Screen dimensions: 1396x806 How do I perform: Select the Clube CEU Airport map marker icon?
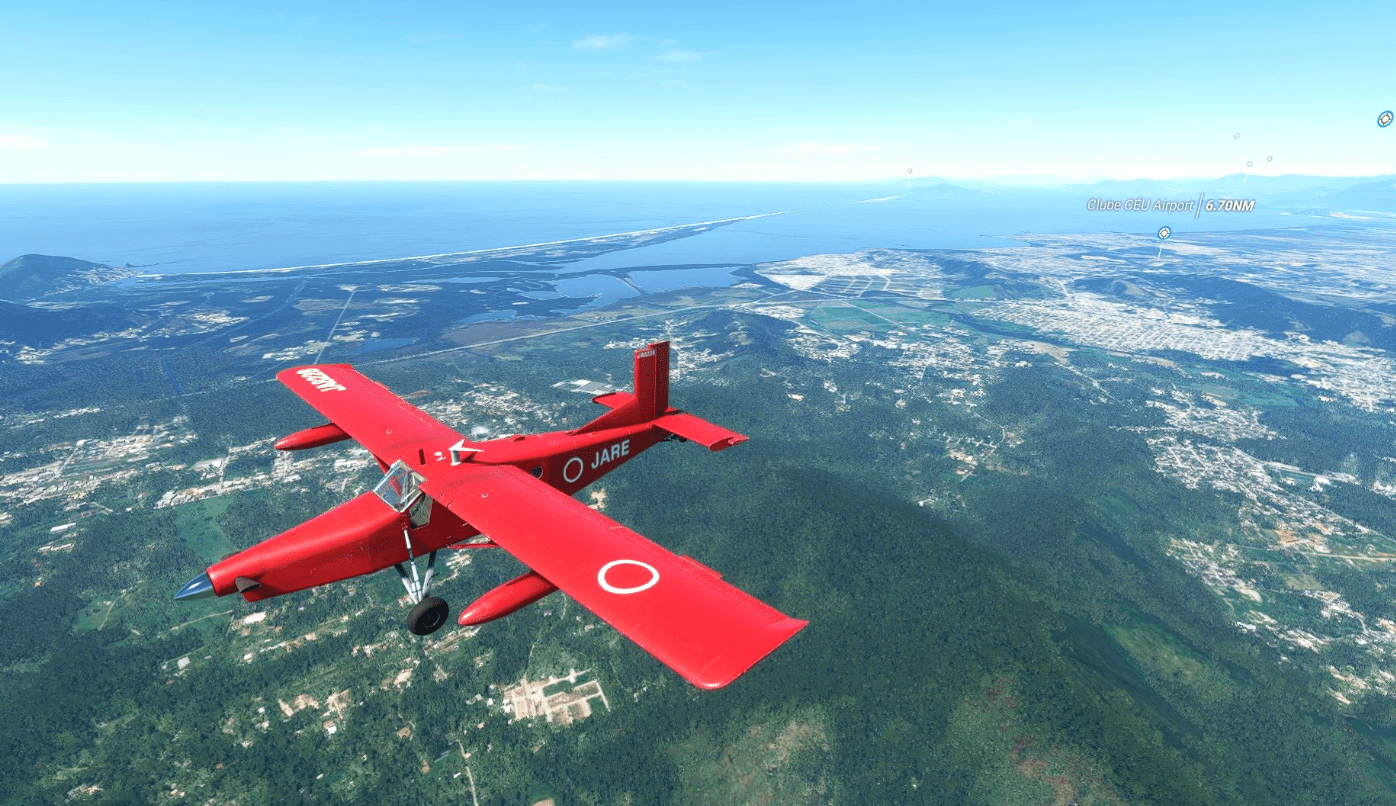(1163, 233)
